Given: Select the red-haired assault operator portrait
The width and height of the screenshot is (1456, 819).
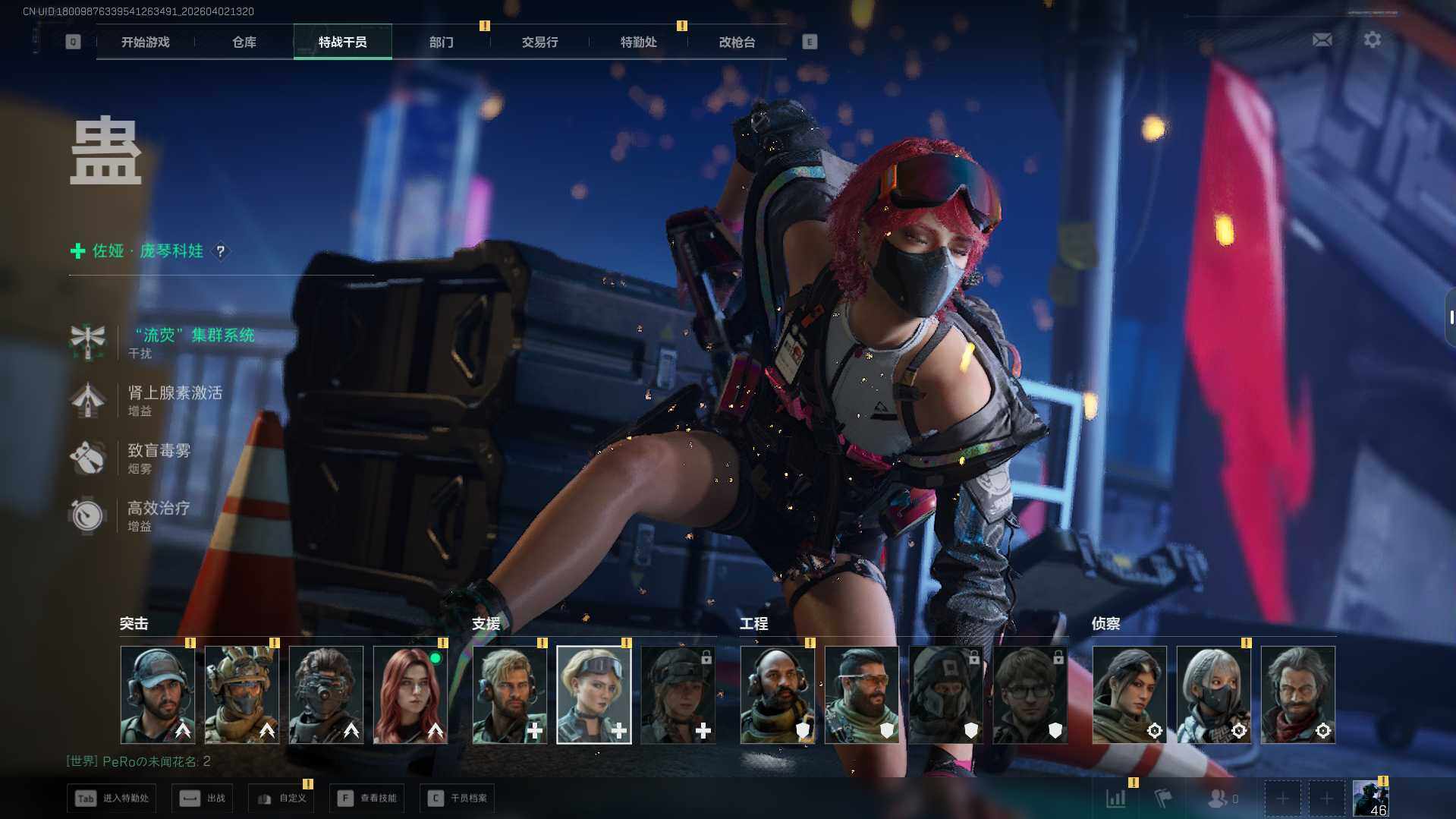Looking at the screenshot, I should coord(410,695).
